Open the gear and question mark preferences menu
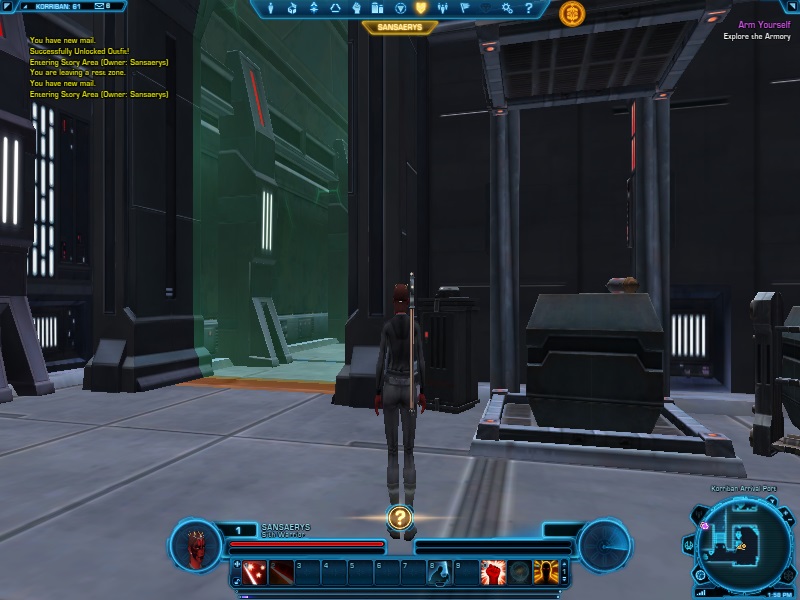This screenshot has height=600, width=800. [507, 9]
